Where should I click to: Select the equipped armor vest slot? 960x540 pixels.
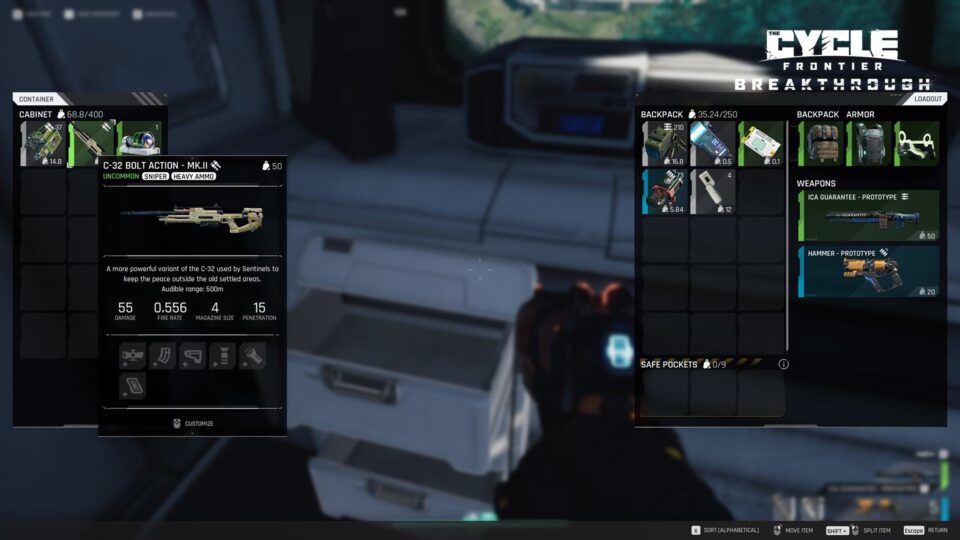[x=869, y=144]
